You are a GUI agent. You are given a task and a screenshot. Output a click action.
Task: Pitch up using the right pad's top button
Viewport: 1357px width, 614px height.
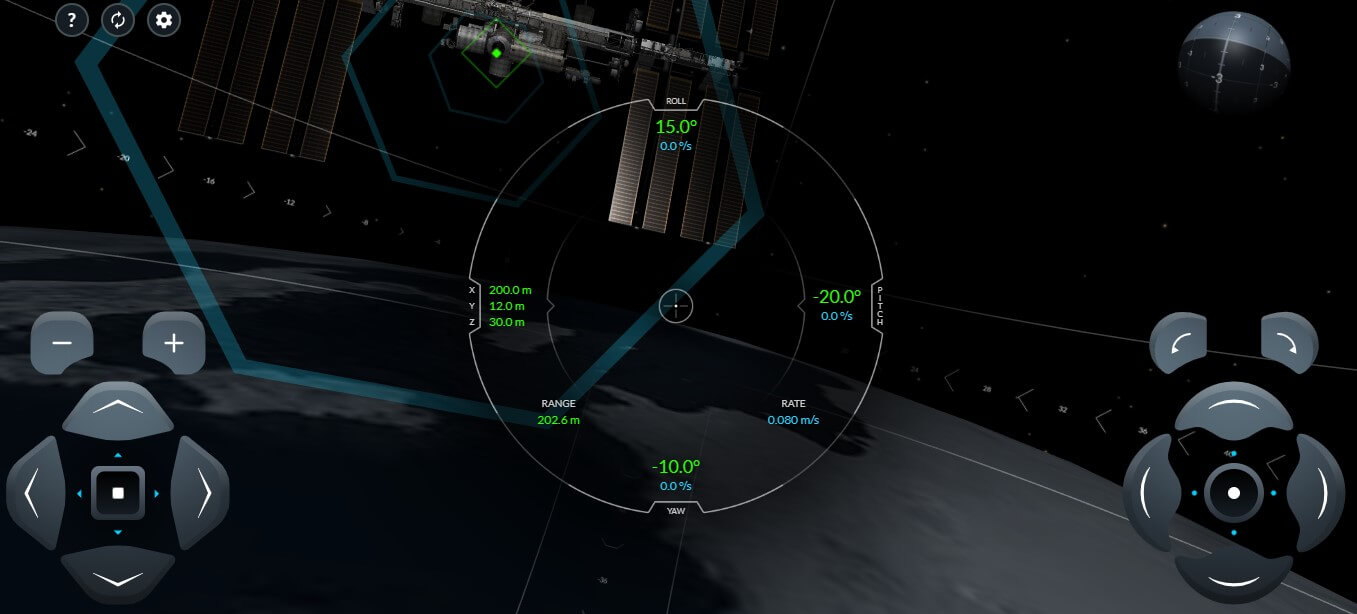point(1233,408)
